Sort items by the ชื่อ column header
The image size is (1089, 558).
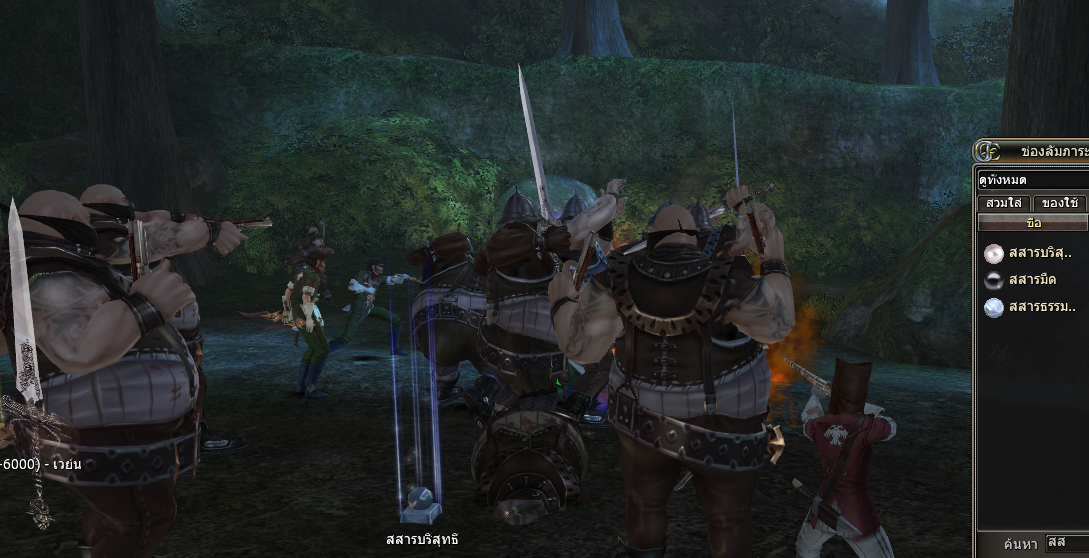pyautogui.click(x=1033, y=223)
